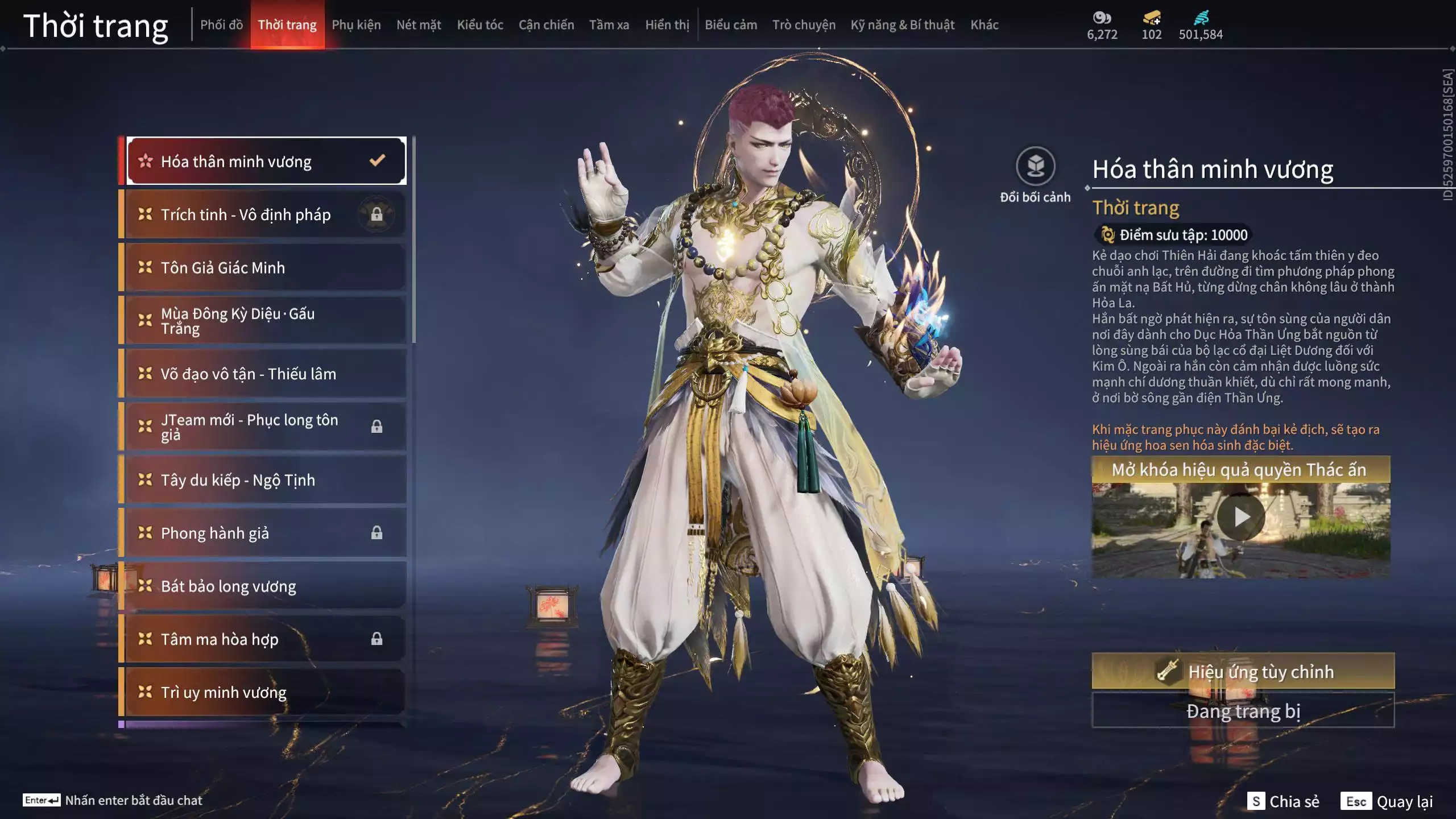
Task: Open the Nét mặt tab
Action: (419, 25)
